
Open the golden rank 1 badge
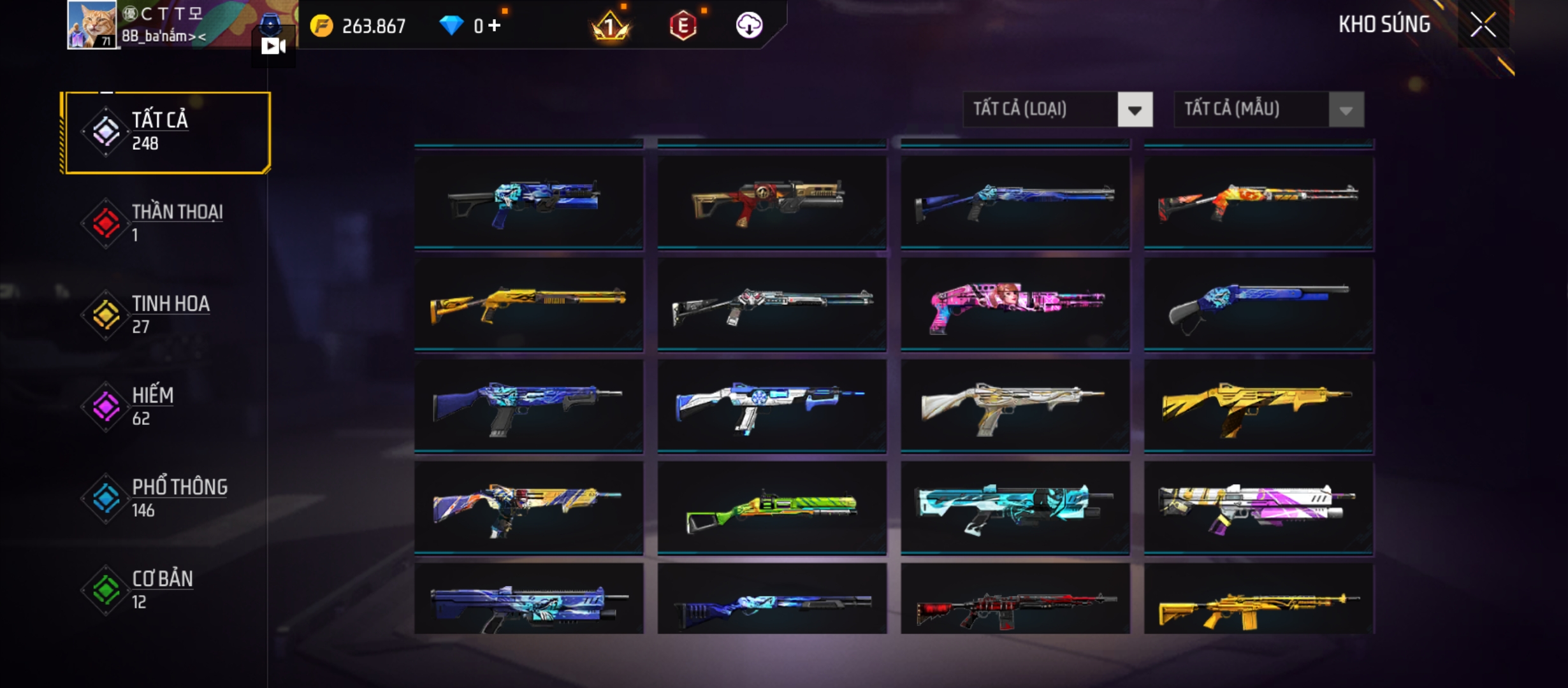point(610,27)
